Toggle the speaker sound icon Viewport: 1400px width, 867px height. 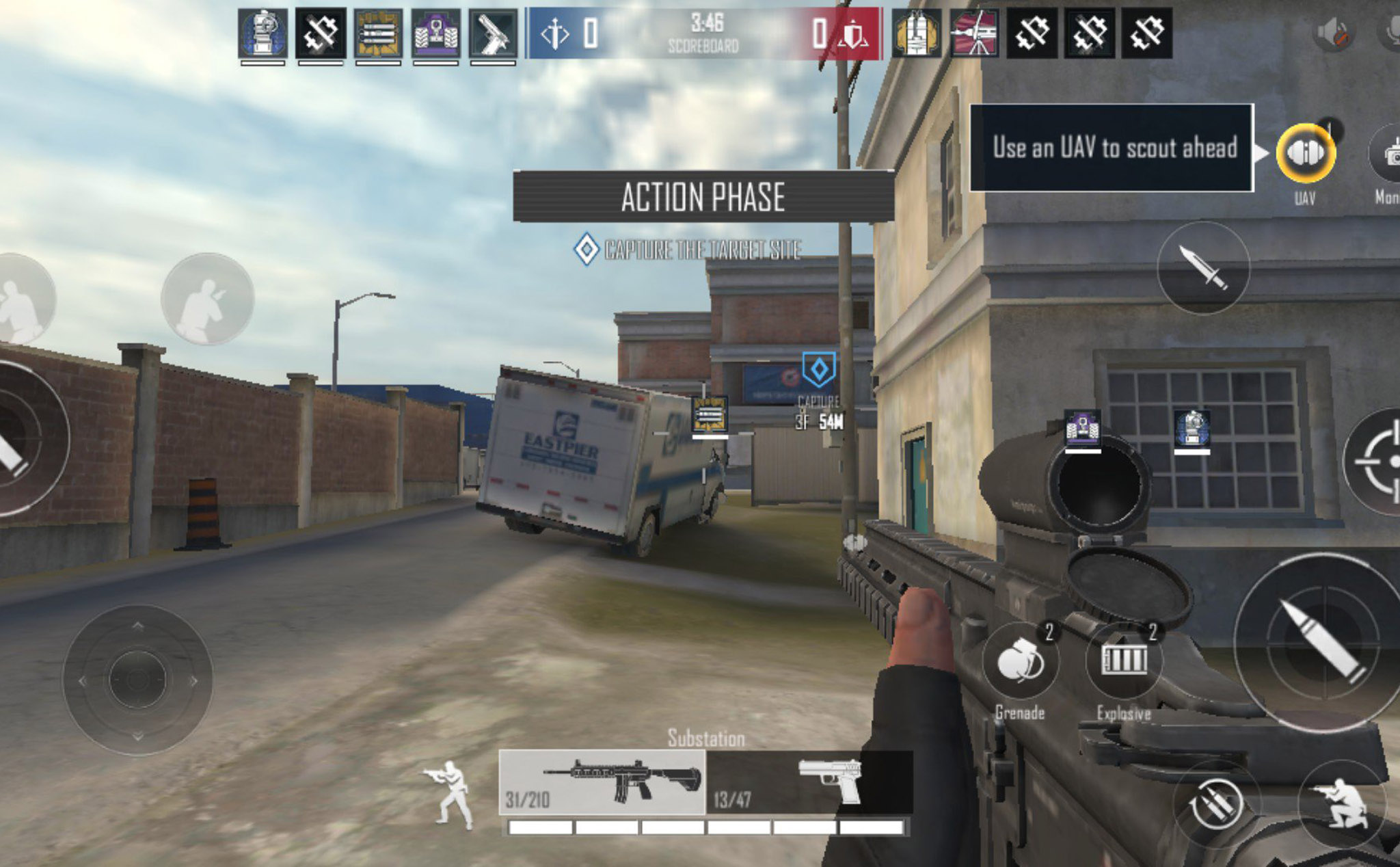[x=1333, y=33]
